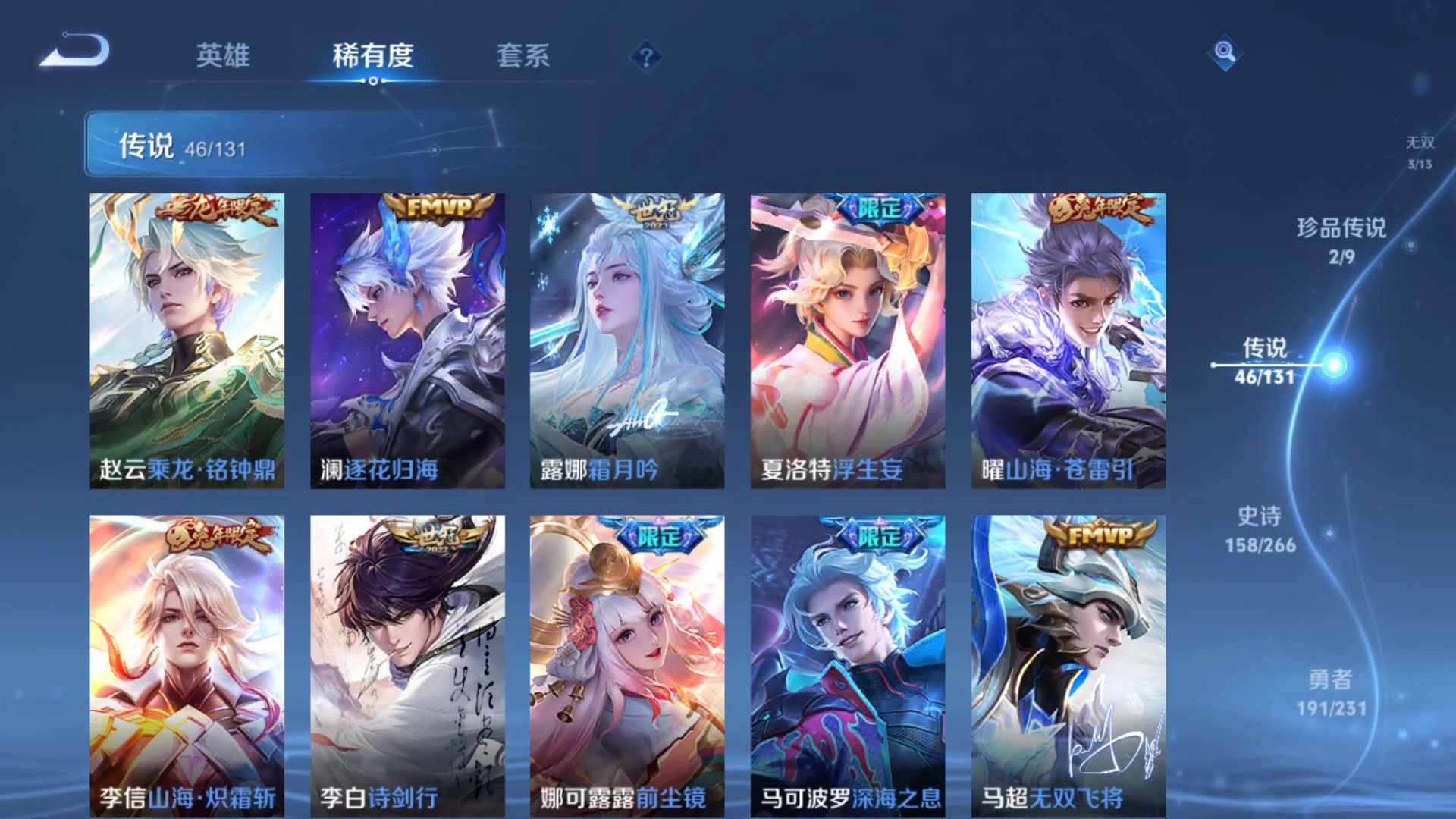Viewport: 1456px width, 819px height.
Task: Open the 套系 tab
Action: point(526,57)
